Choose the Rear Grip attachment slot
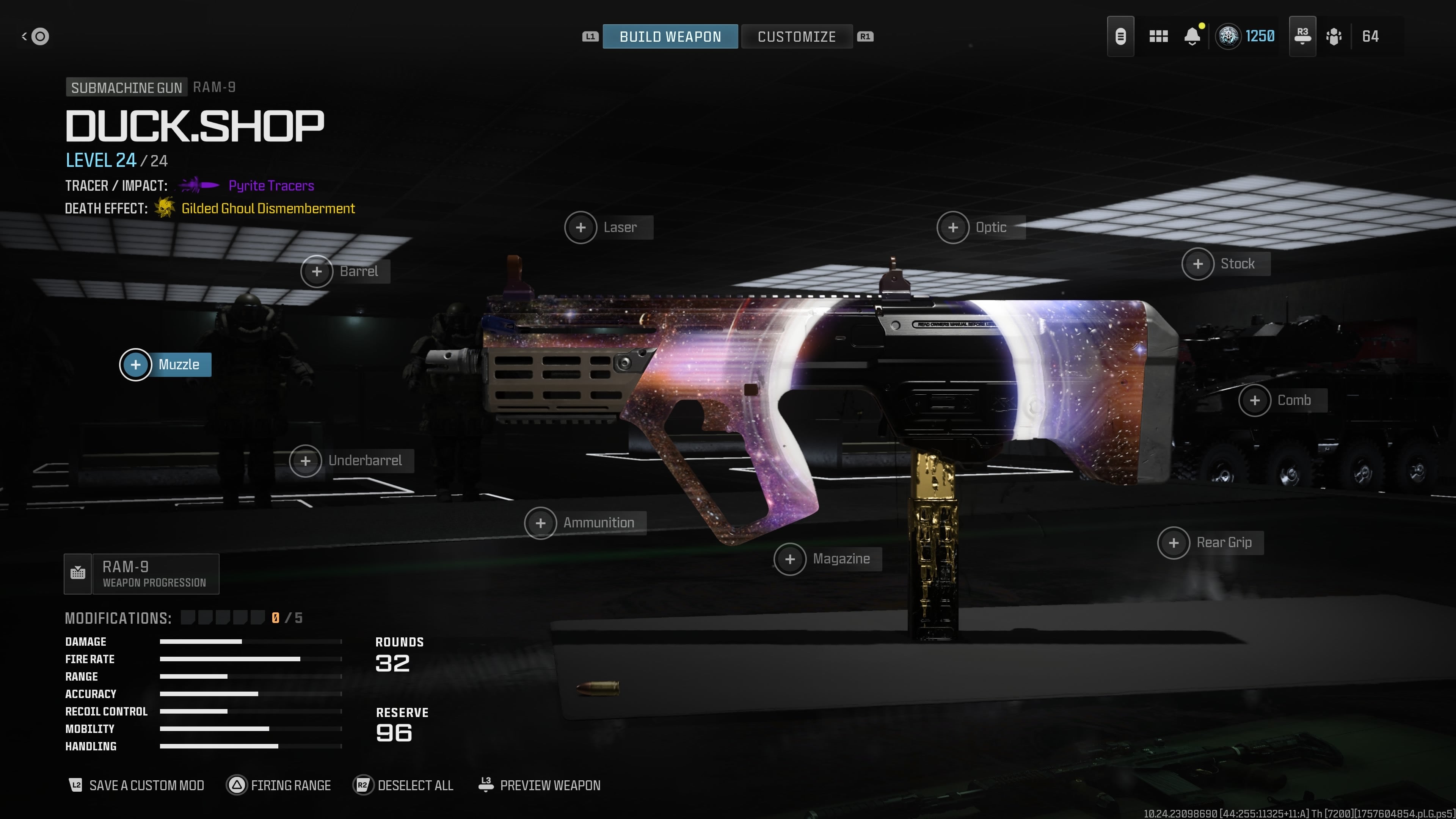Viewport: 1456px width, 819px height. (1210, 543)
